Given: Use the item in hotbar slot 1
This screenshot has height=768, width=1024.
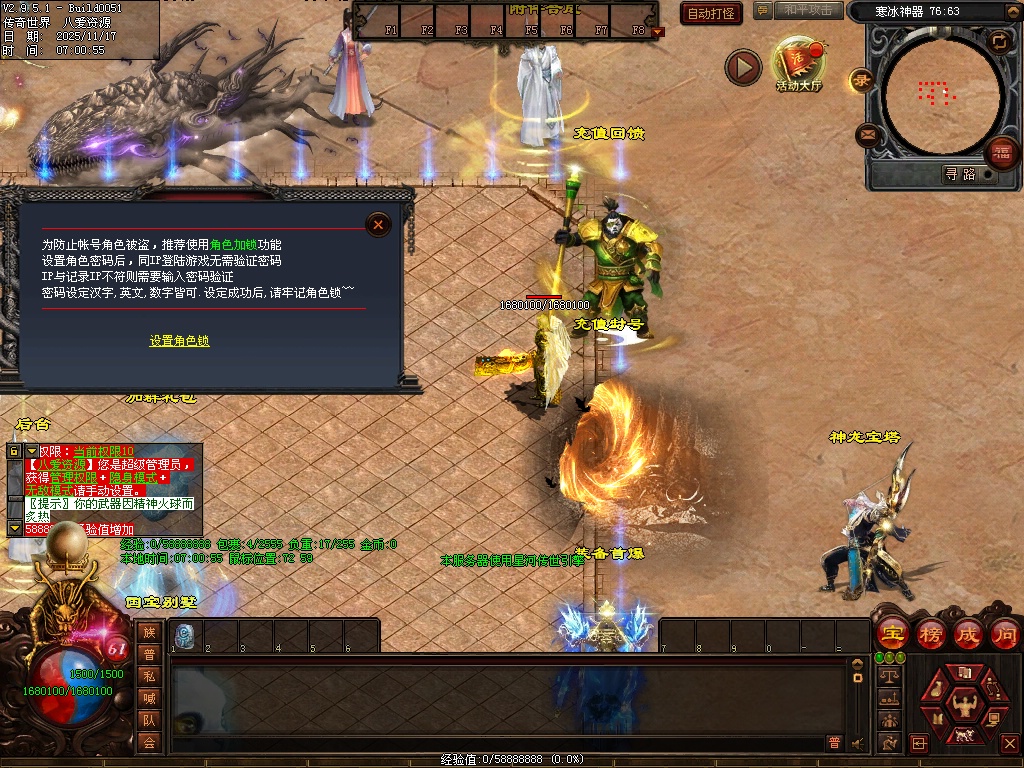Looking at the screenshot, I should 185,636.
